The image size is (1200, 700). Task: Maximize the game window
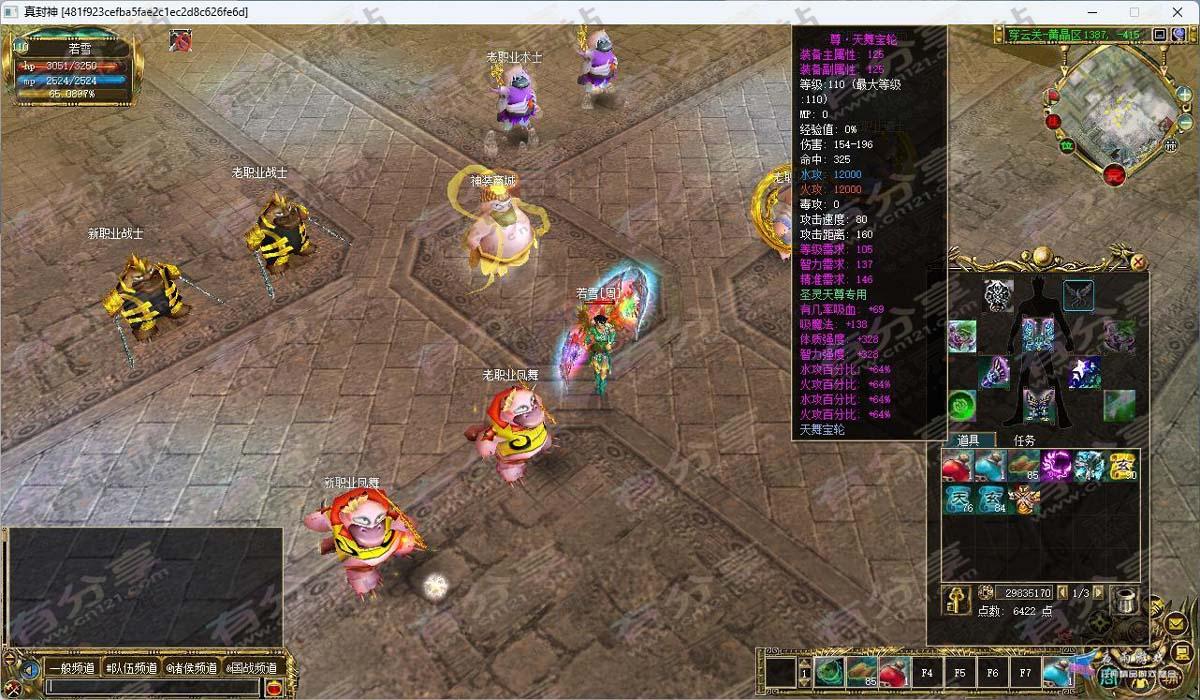tap(1134, 12)
